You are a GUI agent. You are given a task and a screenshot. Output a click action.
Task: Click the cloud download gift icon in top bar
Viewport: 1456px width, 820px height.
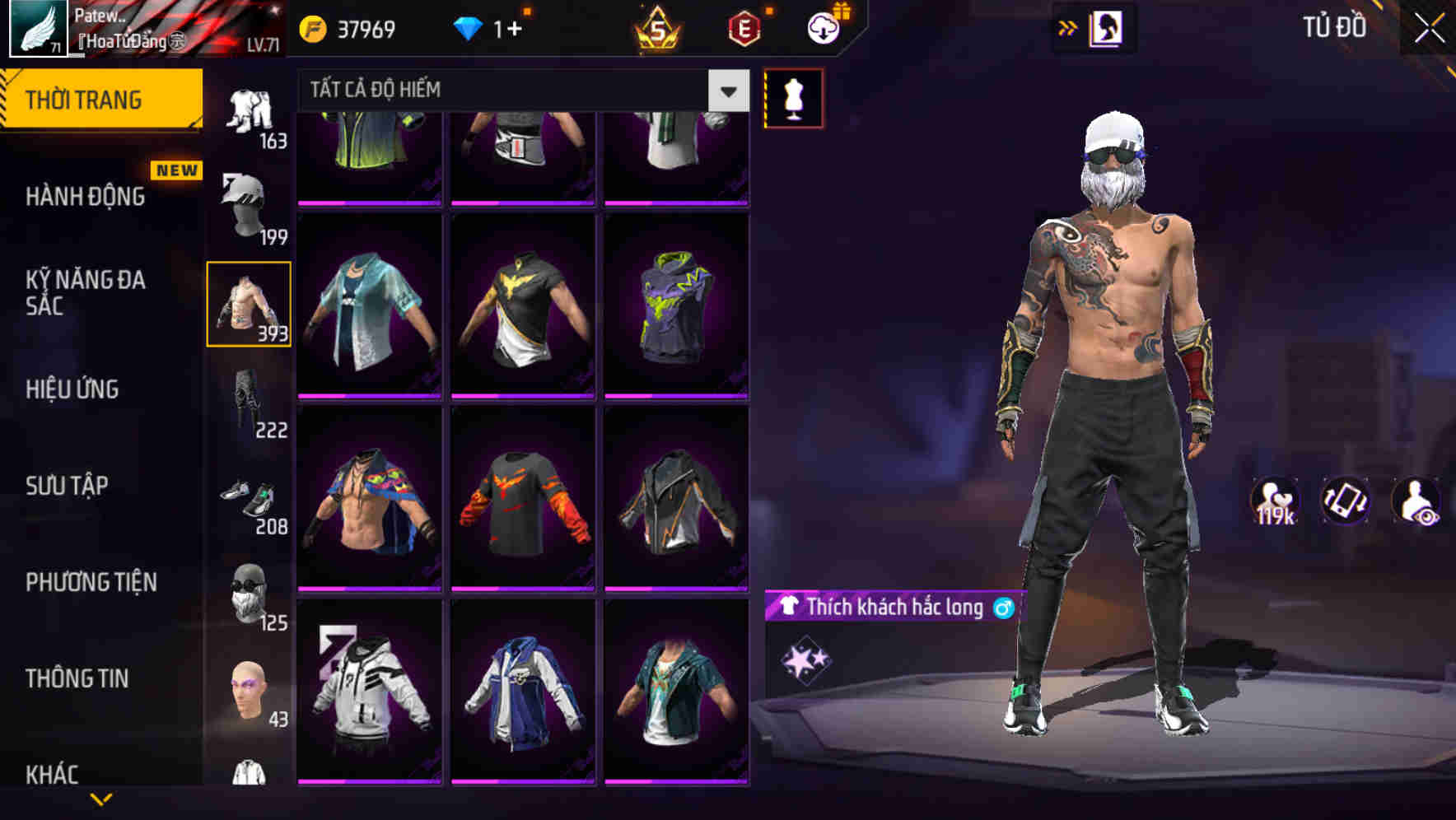(821, 27)
